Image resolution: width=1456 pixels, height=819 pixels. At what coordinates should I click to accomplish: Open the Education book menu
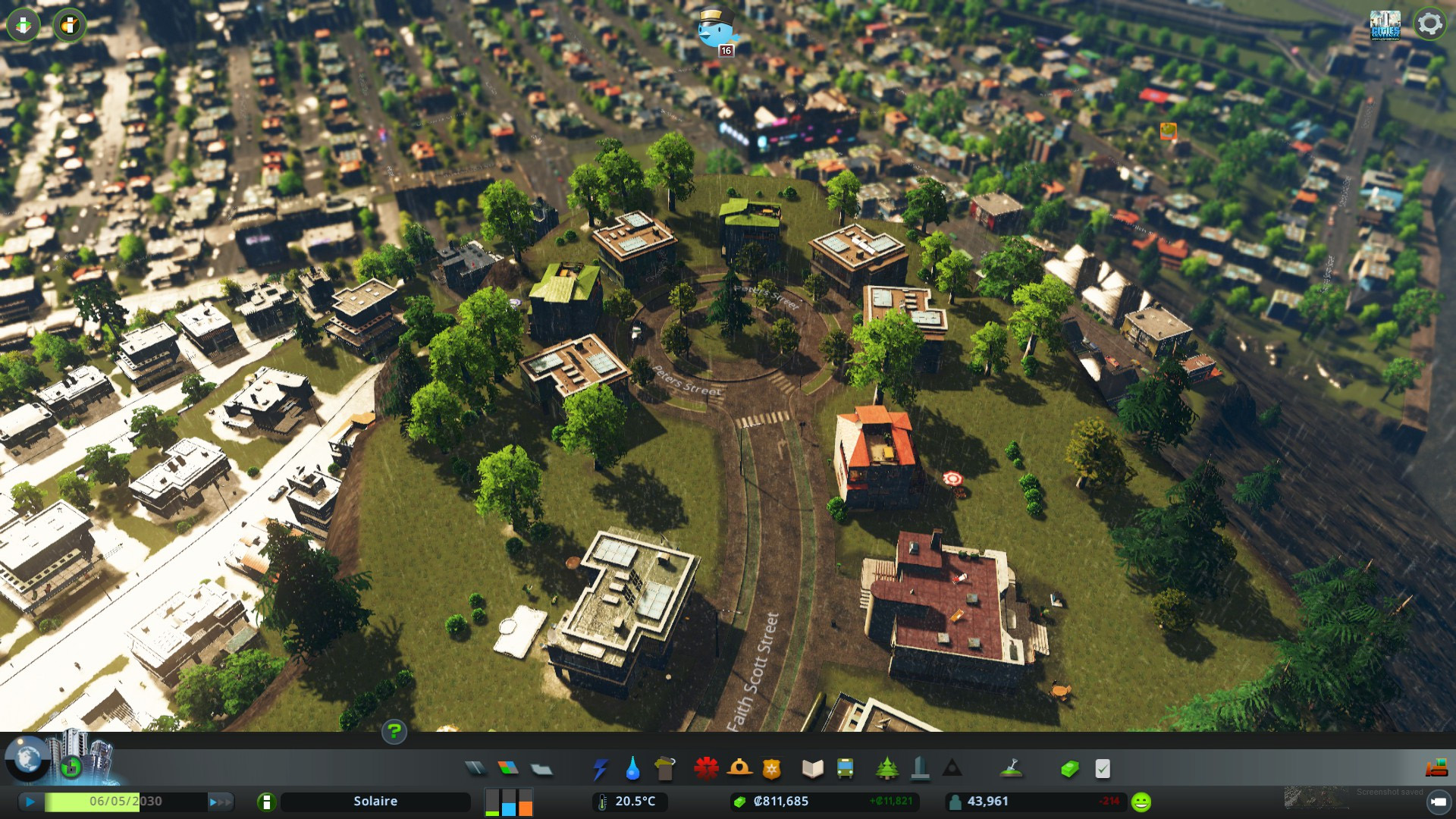[x=812, y=769]
